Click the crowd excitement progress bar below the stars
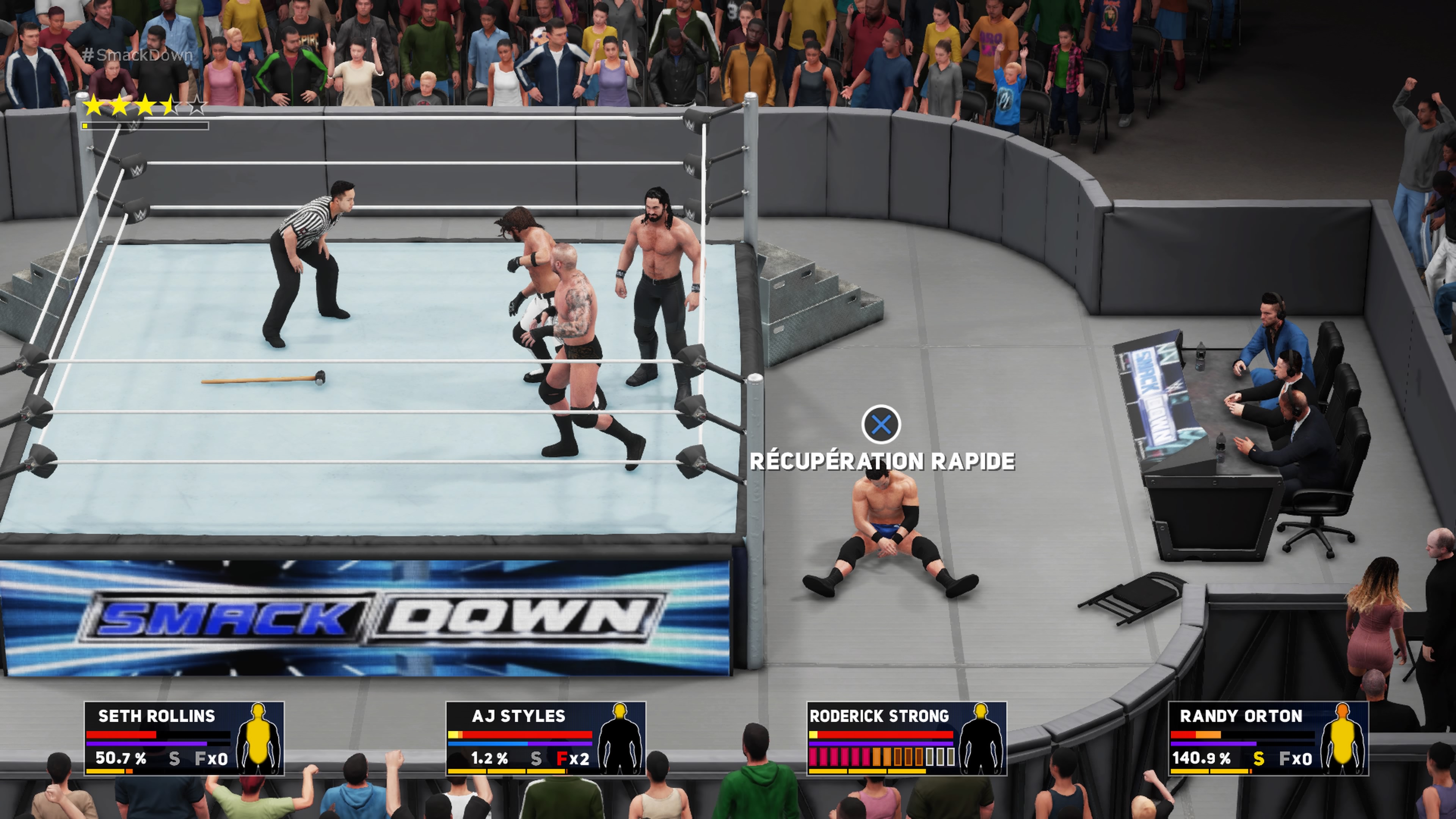The height and width of the screenshot is (819, 1456). (141, 126)
